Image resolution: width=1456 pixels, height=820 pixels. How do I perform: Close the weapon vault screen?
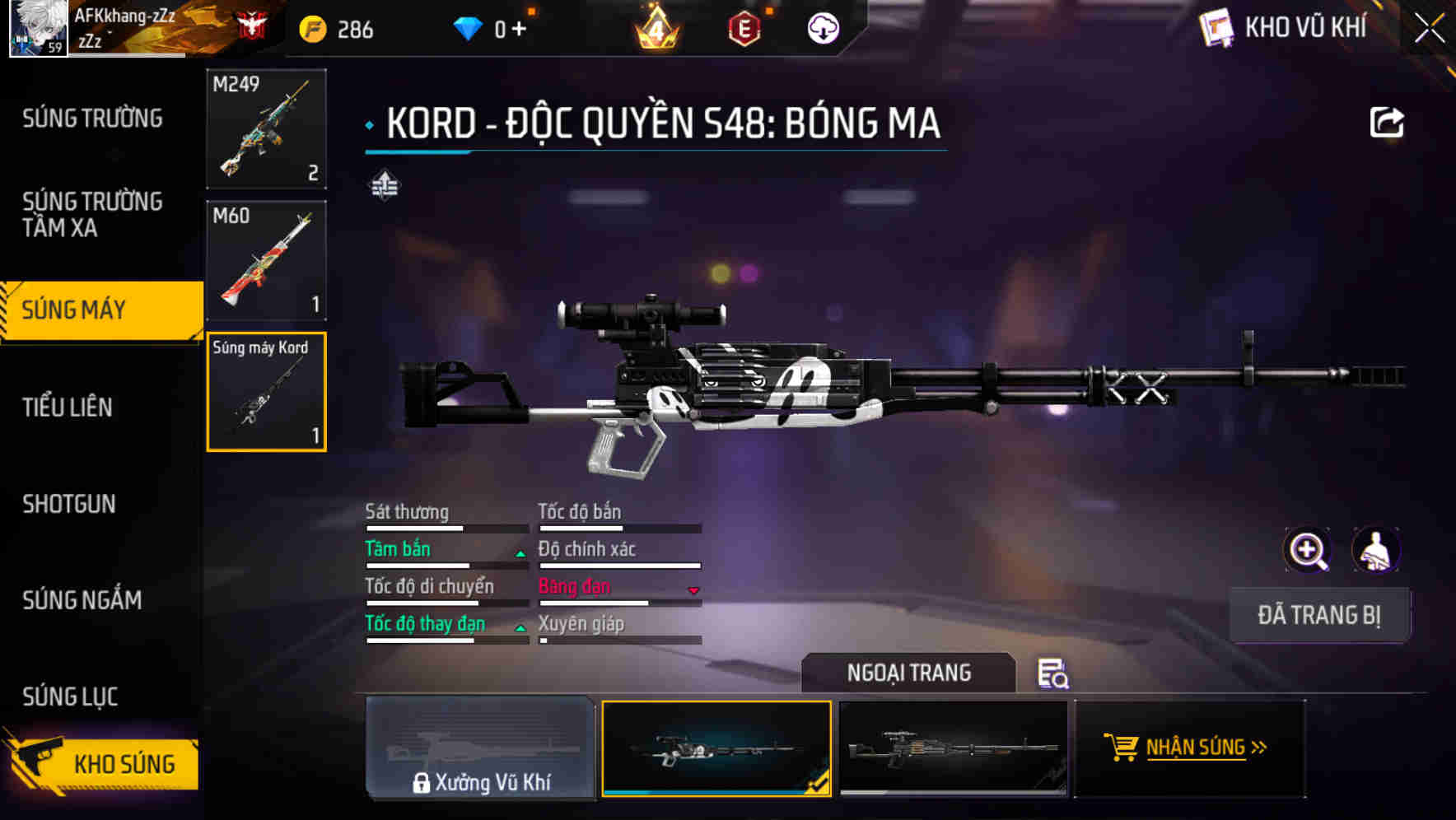(x=1429, y=30)
